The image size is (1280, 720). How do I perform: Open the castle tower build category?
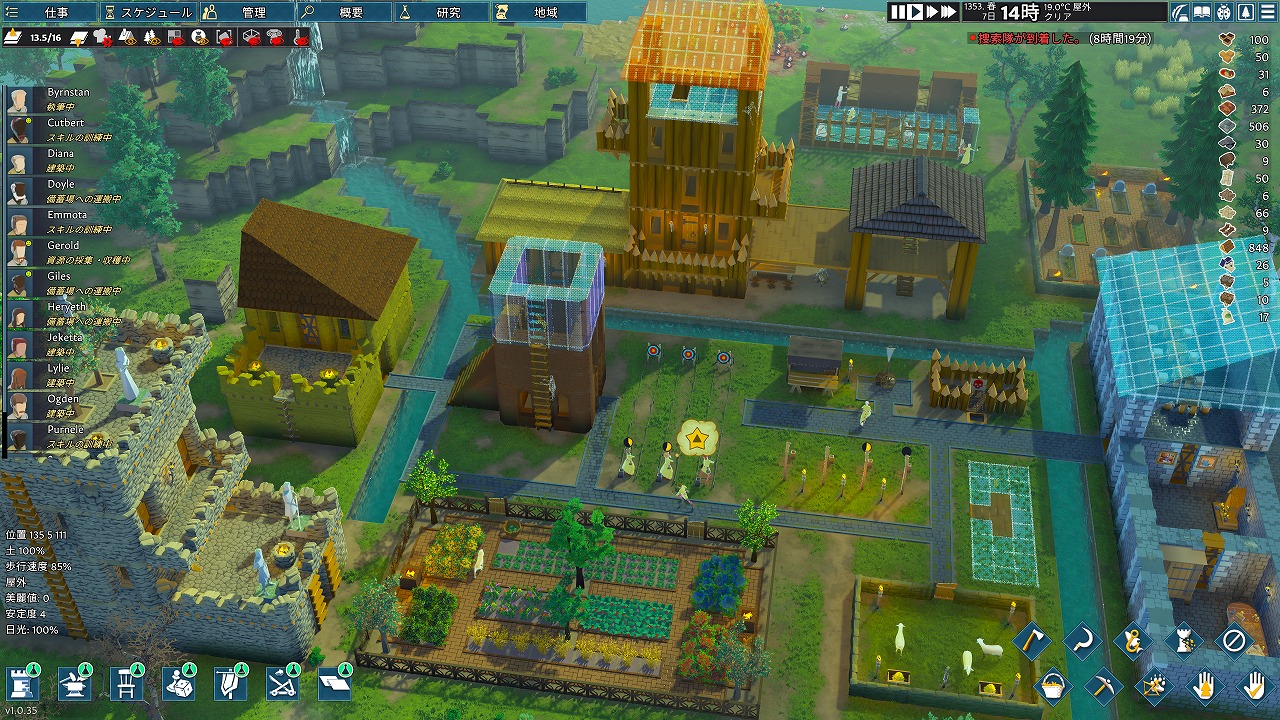coord(22,685)
